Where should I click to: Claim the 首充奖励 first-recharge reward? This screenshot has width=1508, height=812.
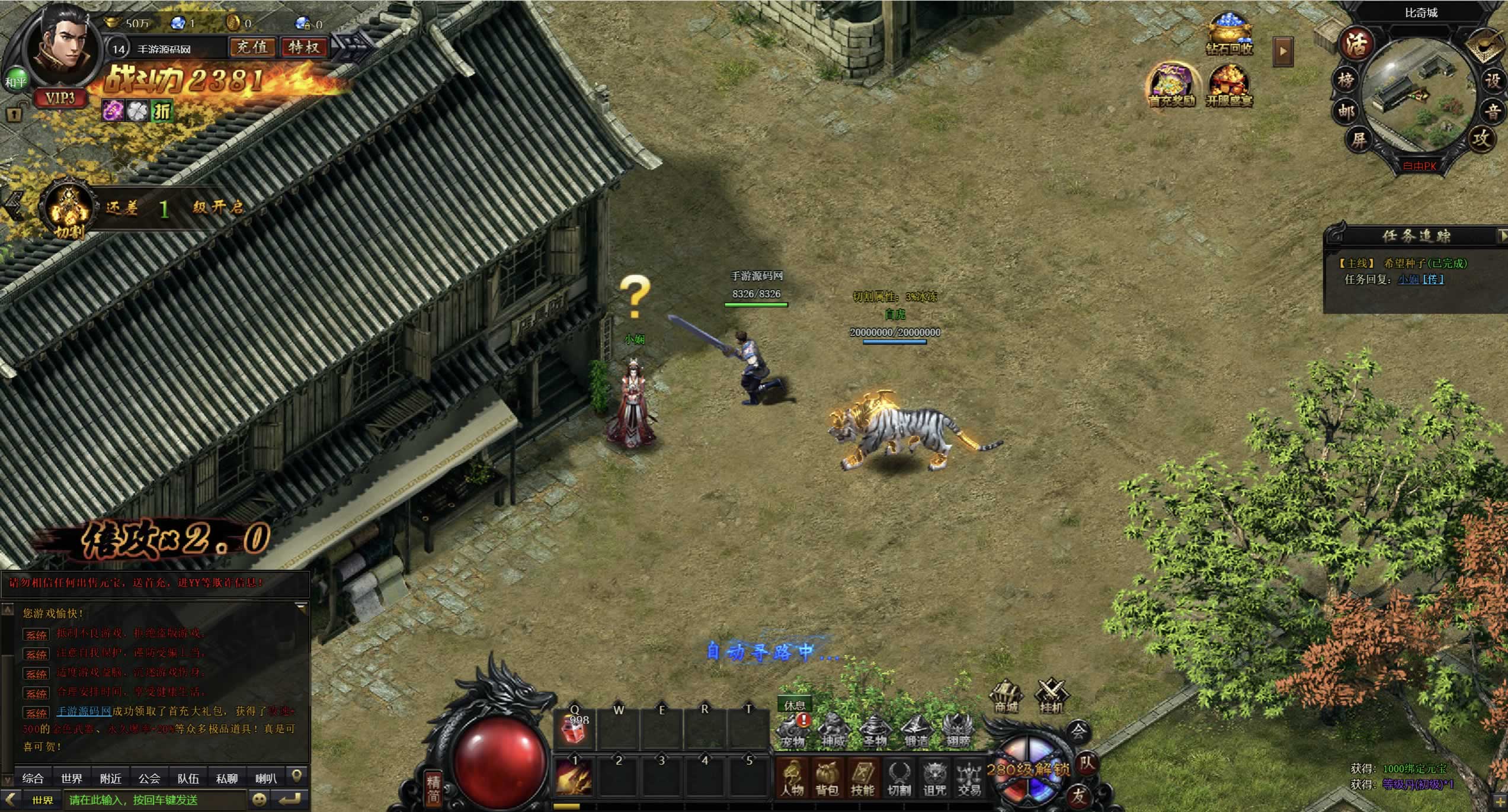[x=1171, y=86]
